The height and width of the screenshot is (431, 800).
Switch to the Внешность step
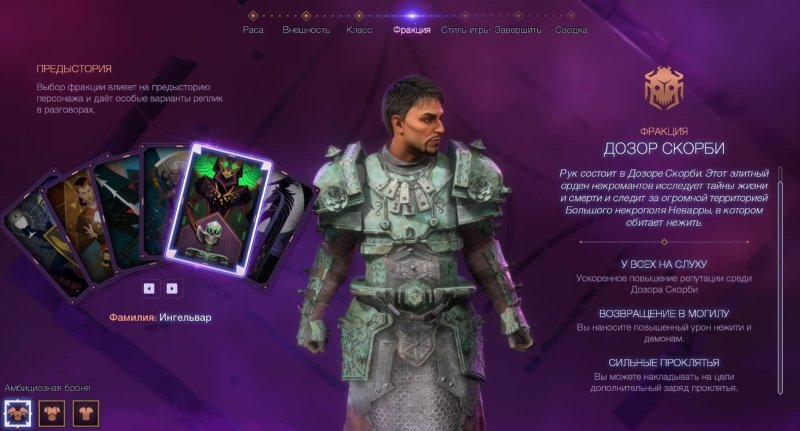click(306, 29)
